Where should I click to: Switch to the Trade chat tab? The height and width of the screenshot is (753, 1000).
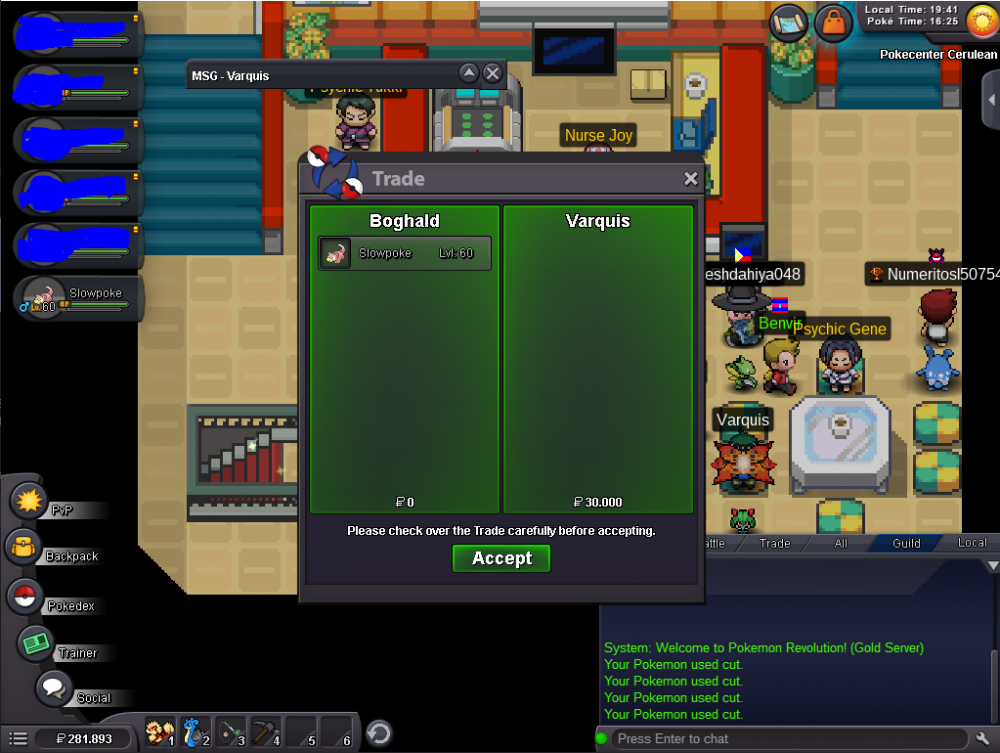tap(775, 543)
